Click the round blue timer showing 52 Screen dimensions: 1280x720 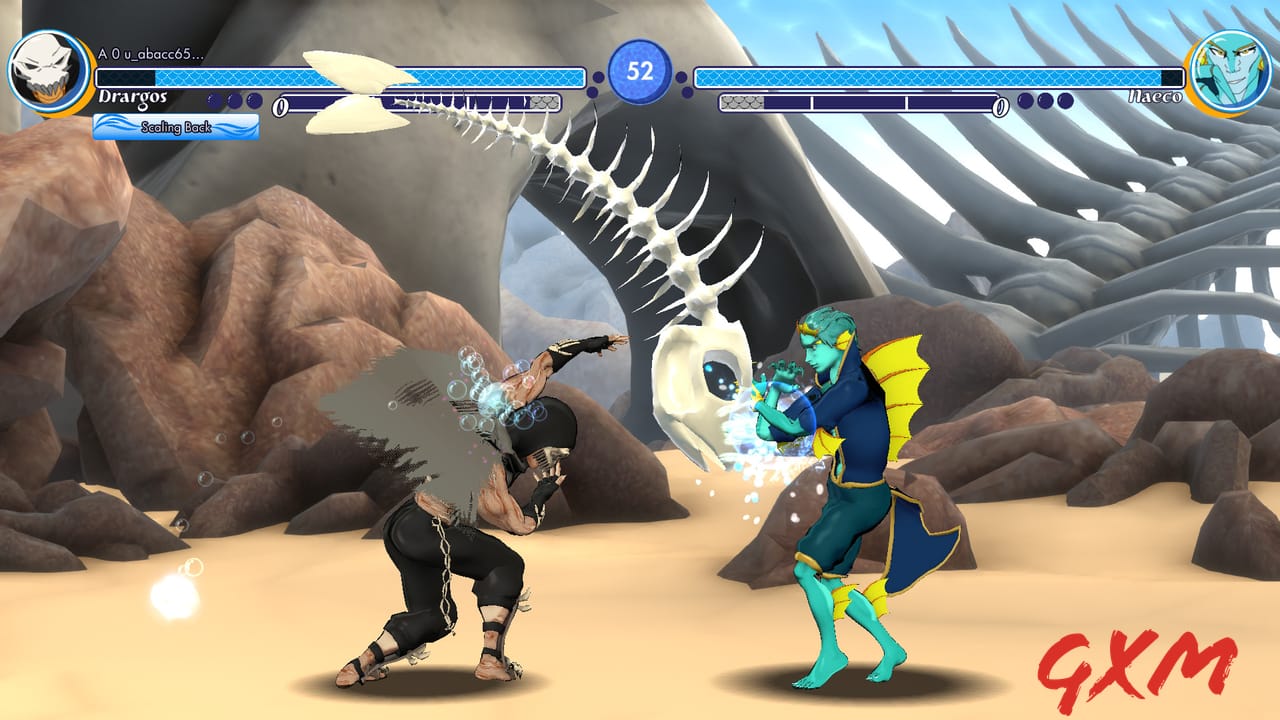coord(640,72)
